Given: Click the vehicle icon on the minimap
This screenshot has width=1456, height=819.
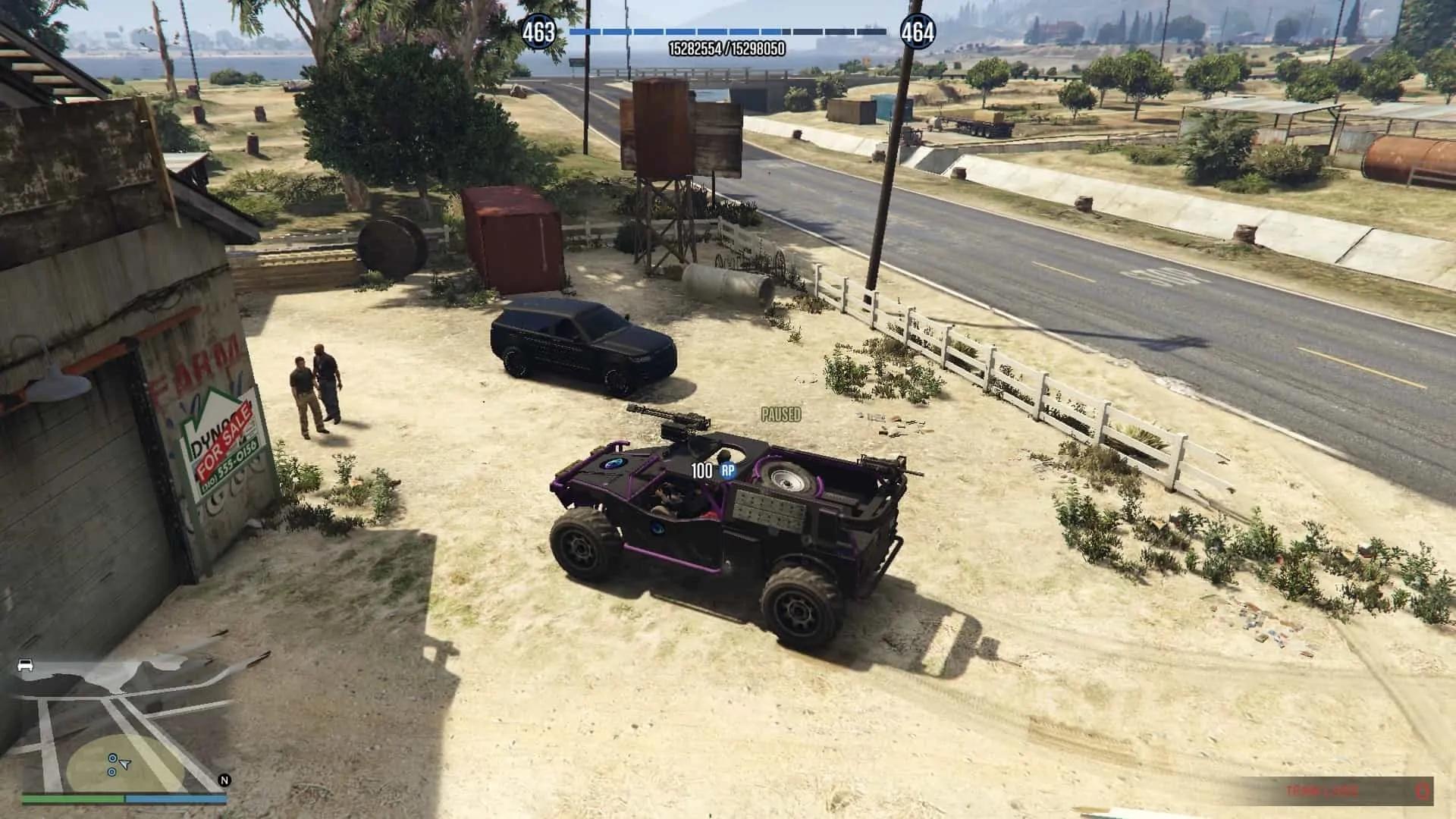Looking at the screenshot, I should (25, 665).
